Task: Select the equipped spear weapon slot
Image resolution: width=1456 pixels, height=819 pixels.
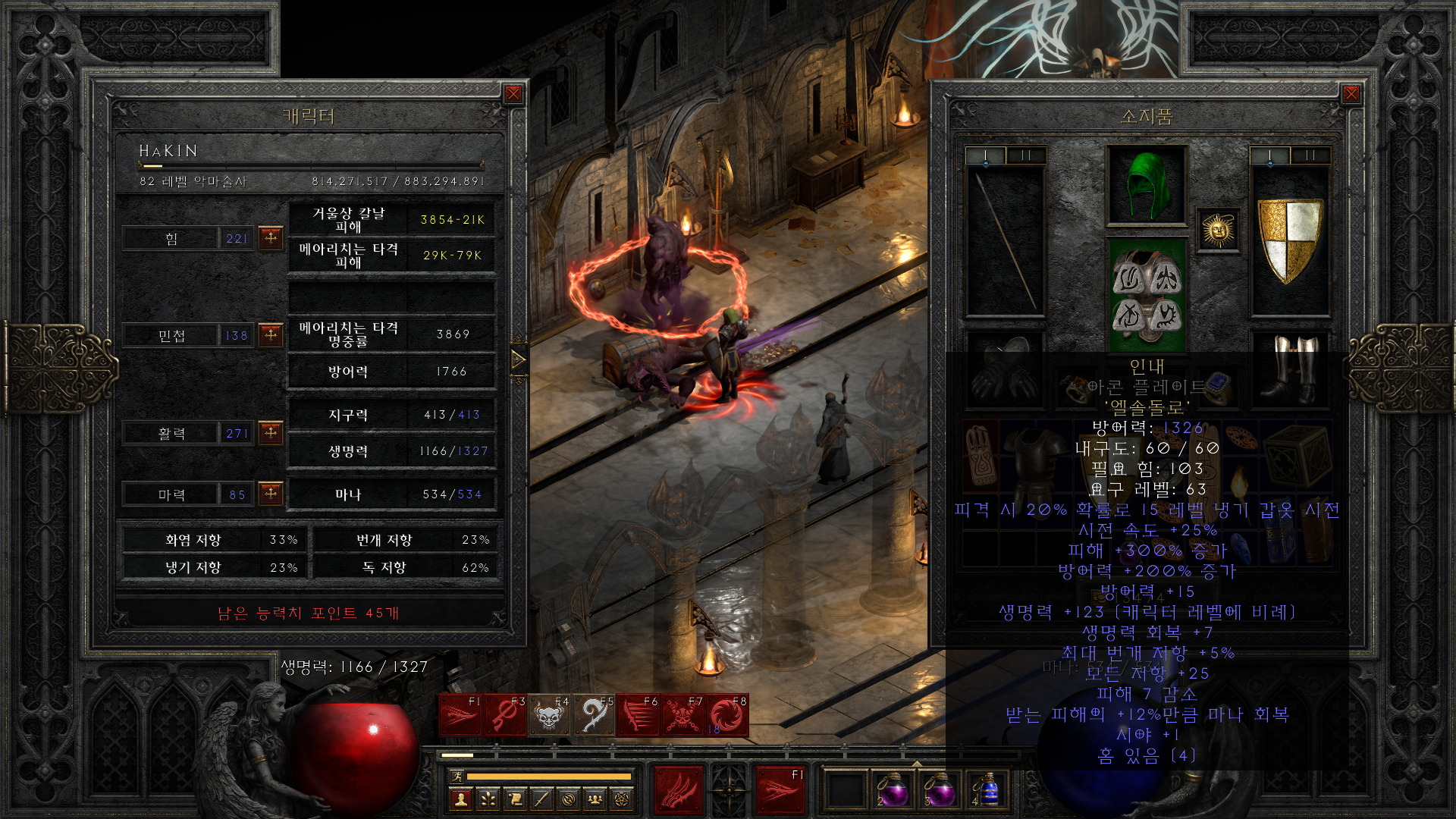Action: tap(1005, 240)
